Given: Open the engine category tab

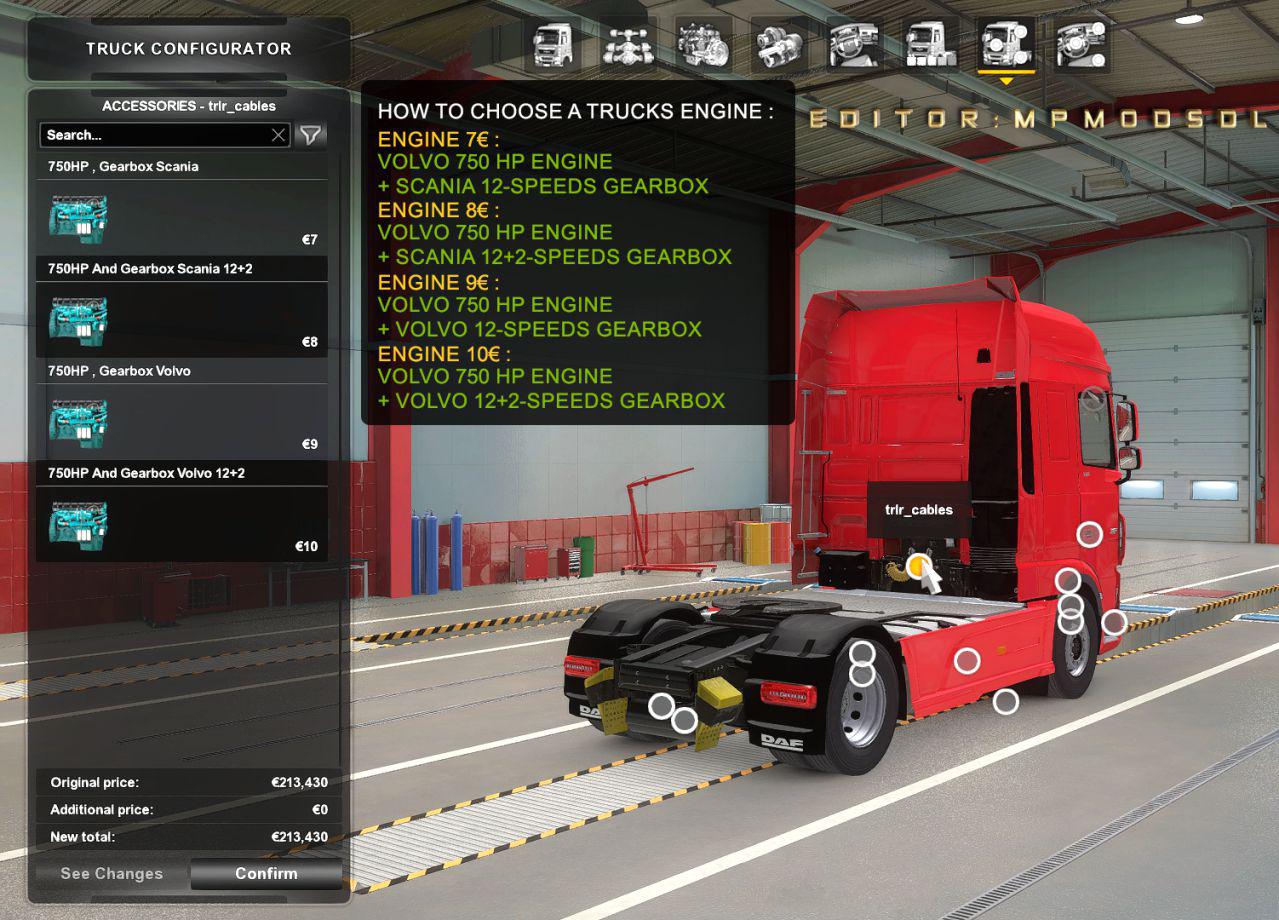Looking at the screenshot, I should tap(703, 45).
